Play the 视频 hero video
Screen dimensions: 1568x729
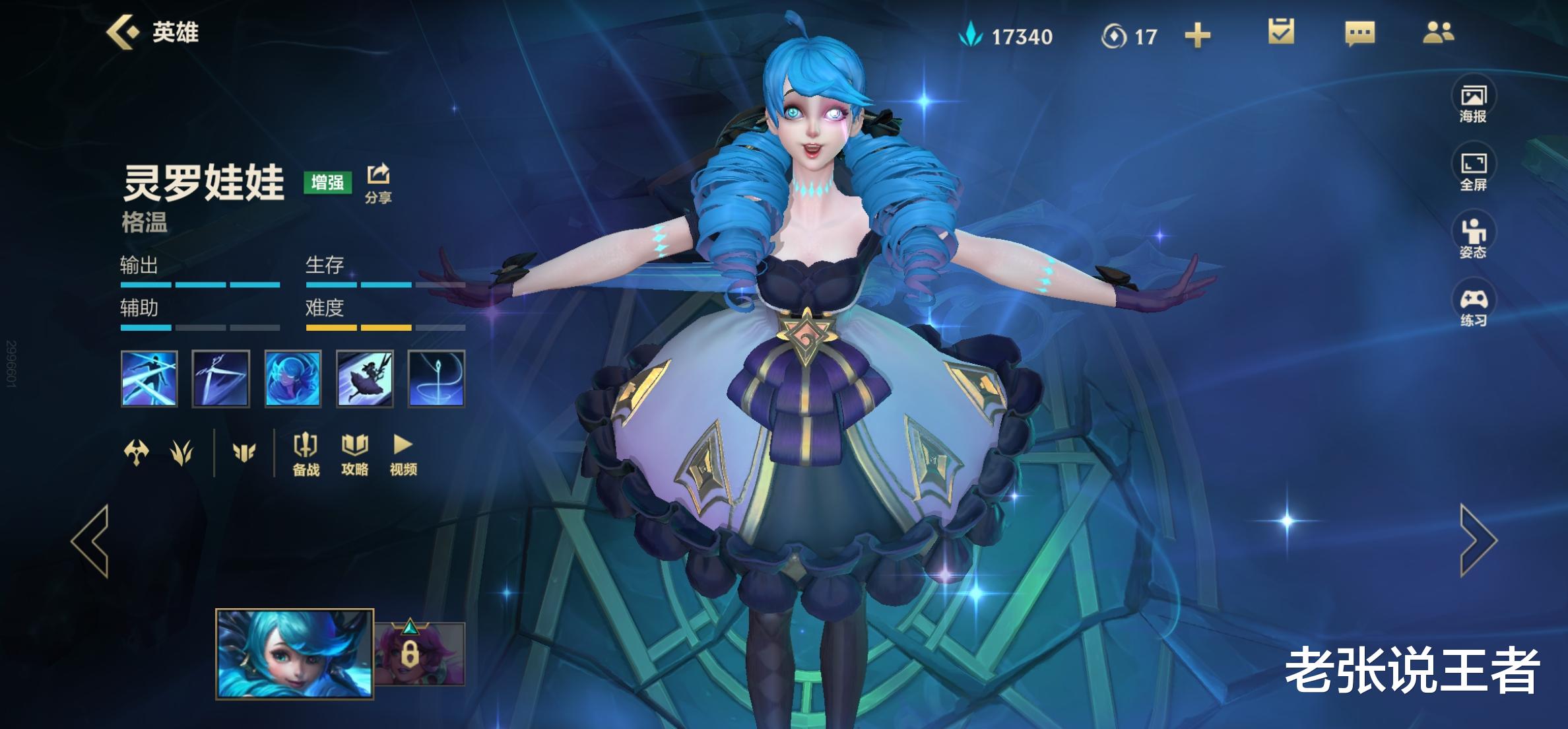pyautogui.click(x=403, y=454)
